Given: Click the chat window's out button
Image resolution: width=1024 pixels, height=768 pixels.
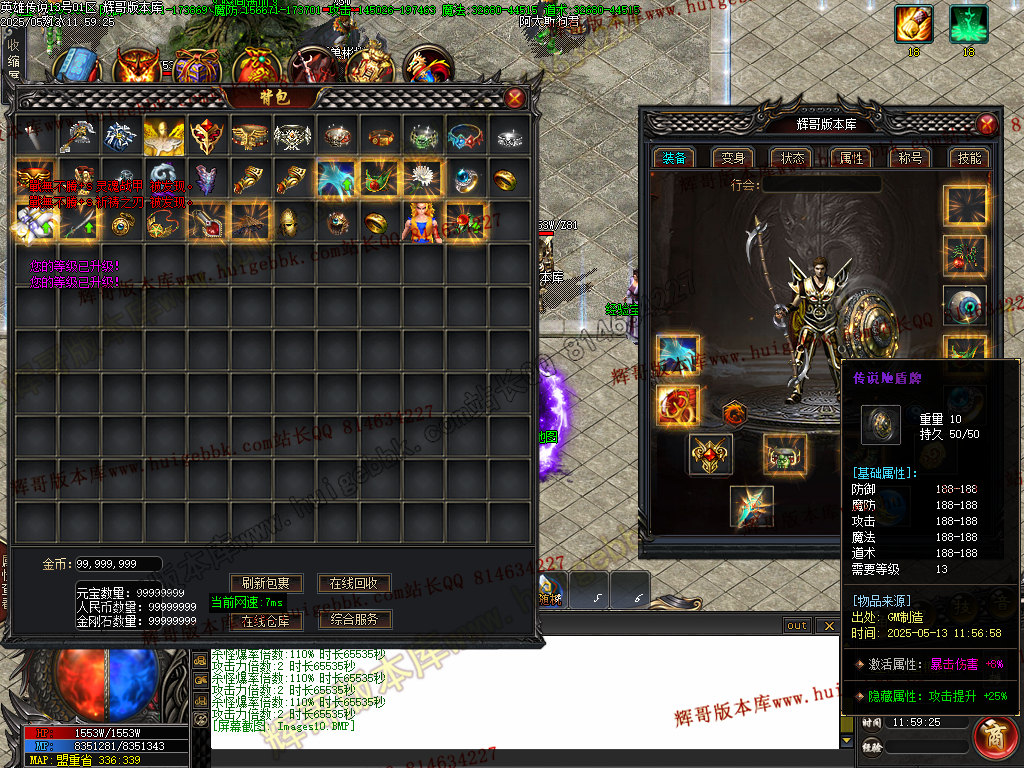Looking at the screenshot, I should point(797,626).
